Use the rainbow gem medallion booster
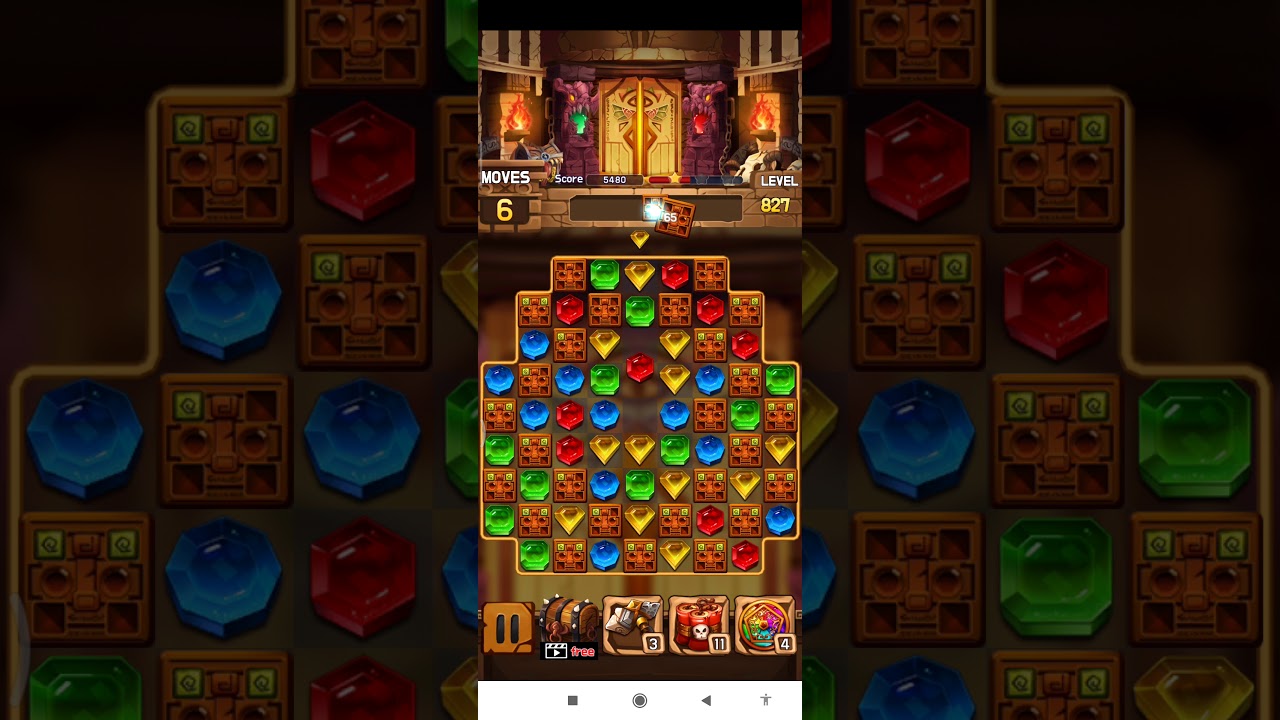 pos(765,626)
